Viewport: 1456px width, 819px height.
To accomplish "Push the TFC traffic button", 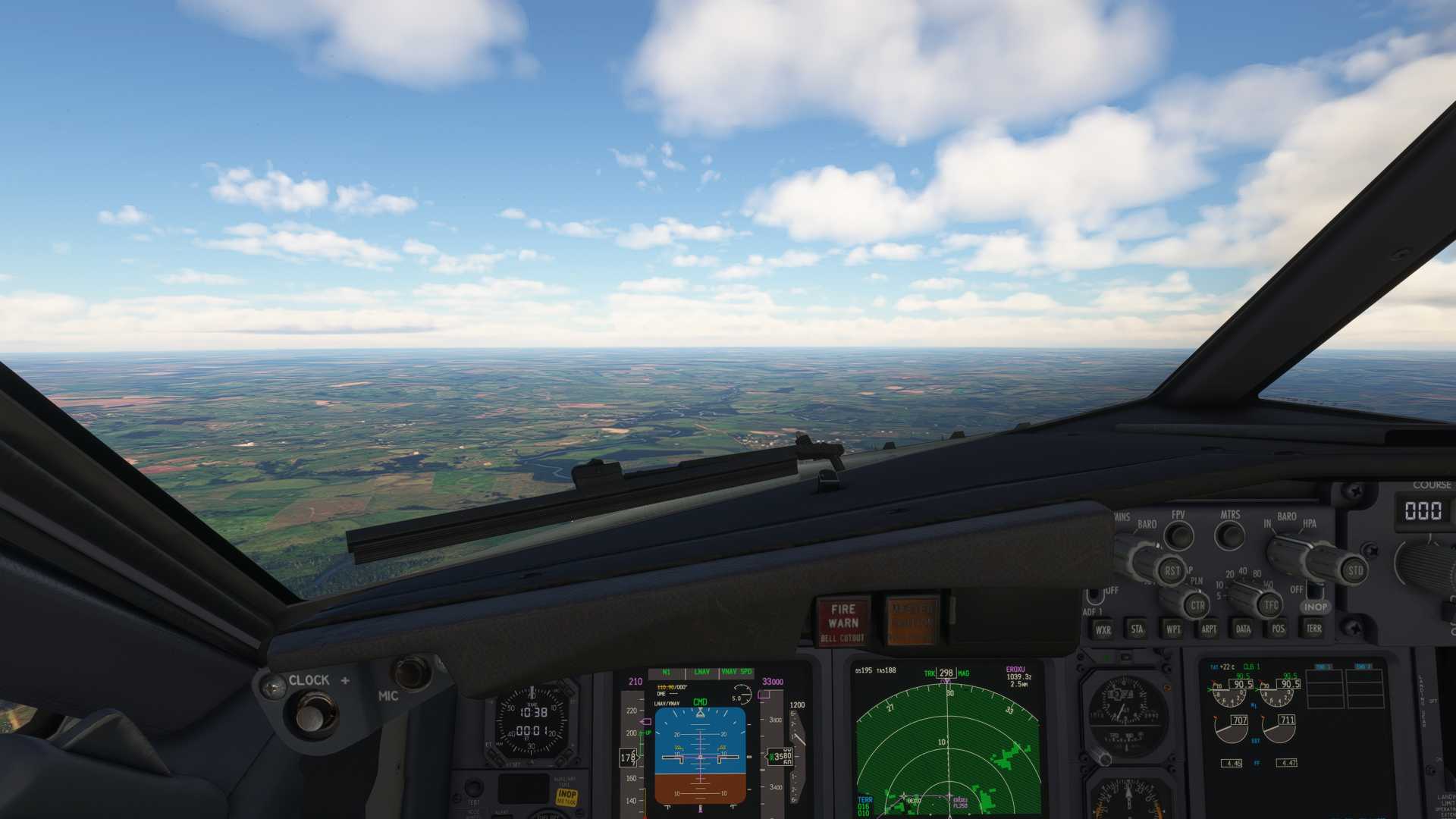I will (1271, 605).
